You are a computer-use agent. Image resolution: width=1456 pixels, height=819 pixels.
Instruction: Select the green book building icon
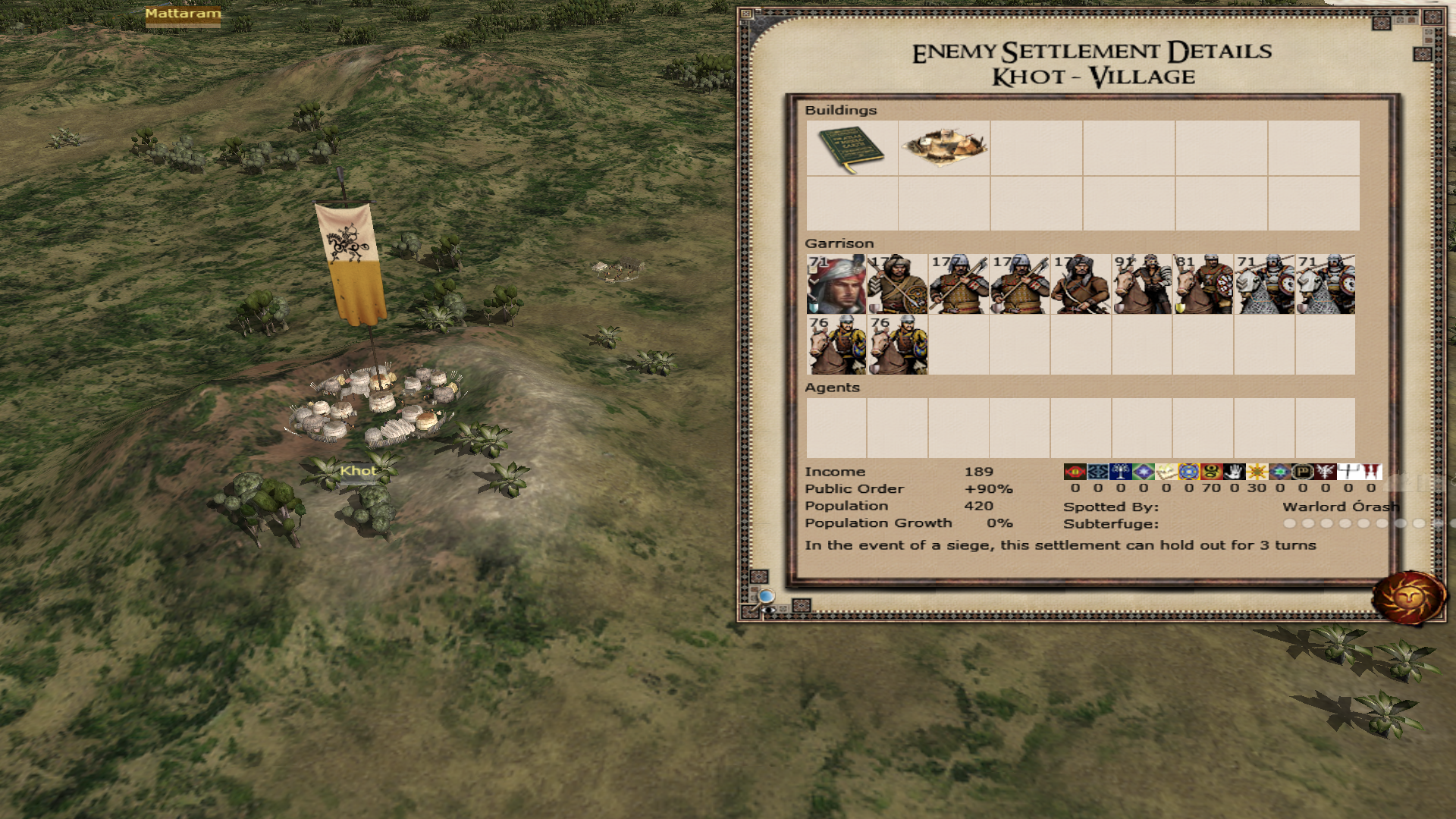[852, 148]
